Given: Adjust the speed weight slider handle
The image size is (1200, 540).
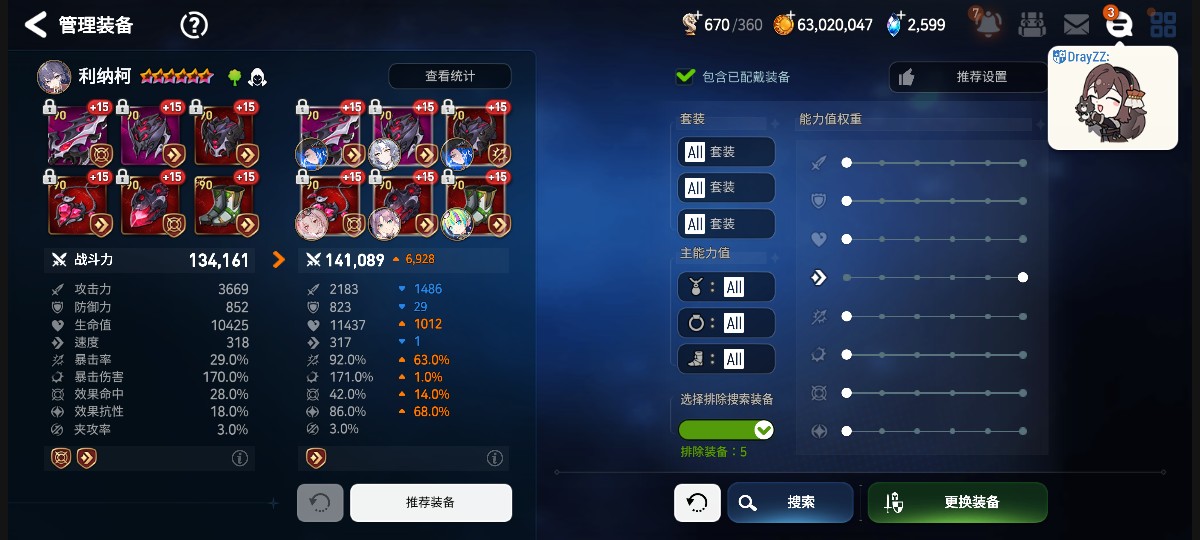Looking at the screenshot, I should pyautogui.click(x=1023, y=277).
